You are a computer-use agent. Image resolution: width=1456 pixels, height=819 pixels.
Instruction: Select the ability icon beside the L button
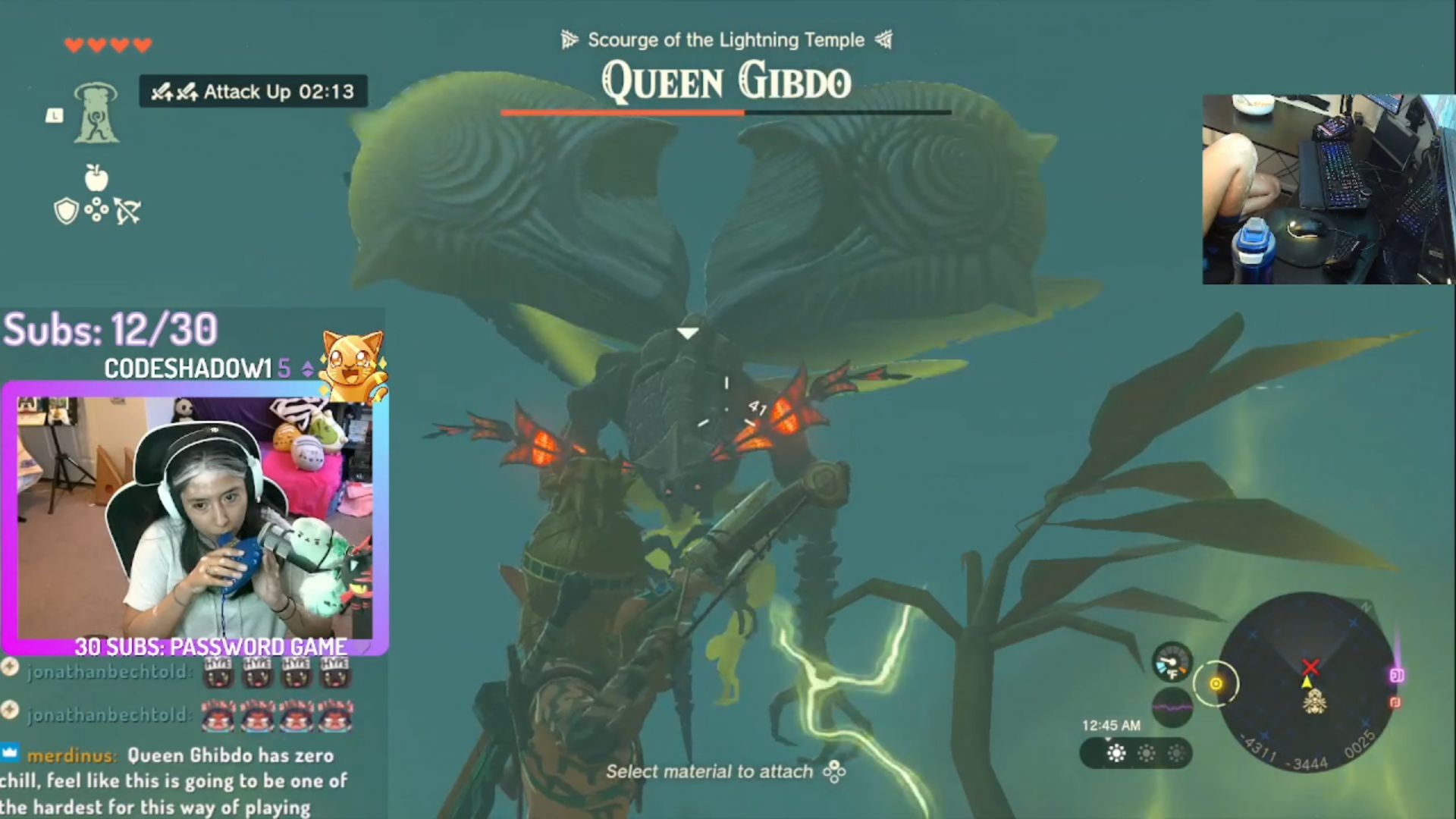[x=96, y=114]
